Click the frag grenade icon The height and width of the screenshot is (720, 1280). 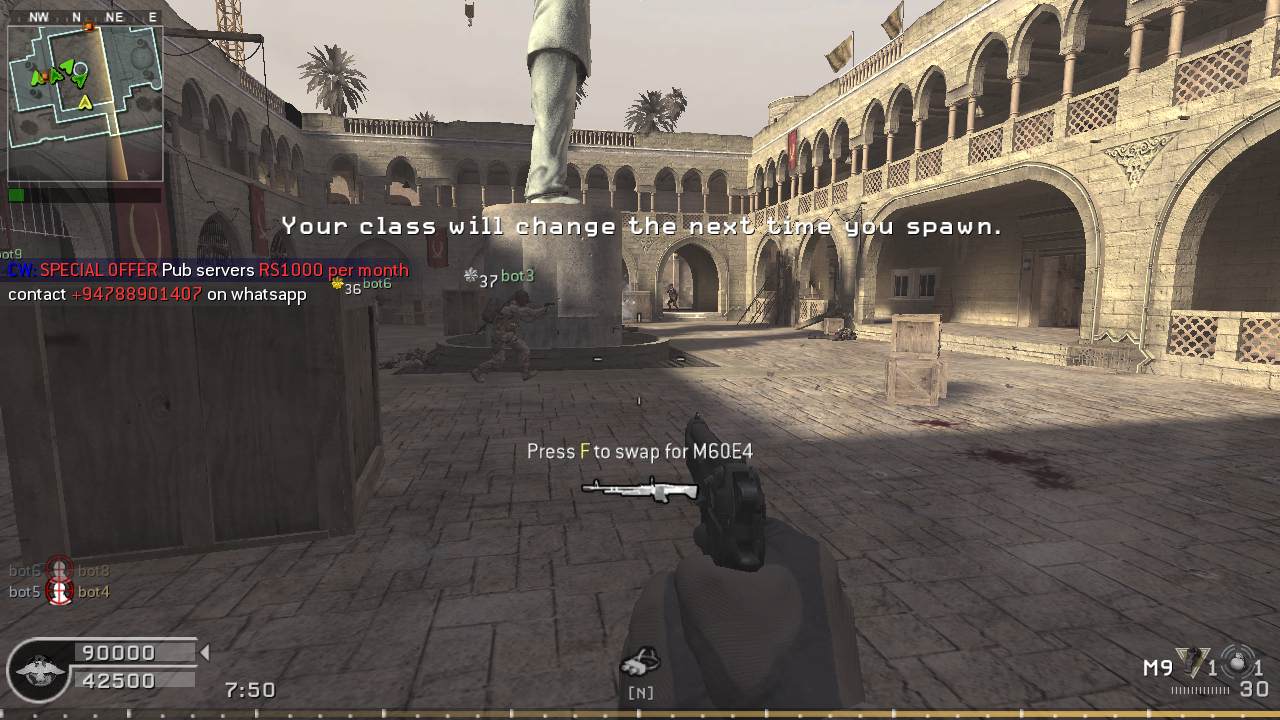[1237, 663]
